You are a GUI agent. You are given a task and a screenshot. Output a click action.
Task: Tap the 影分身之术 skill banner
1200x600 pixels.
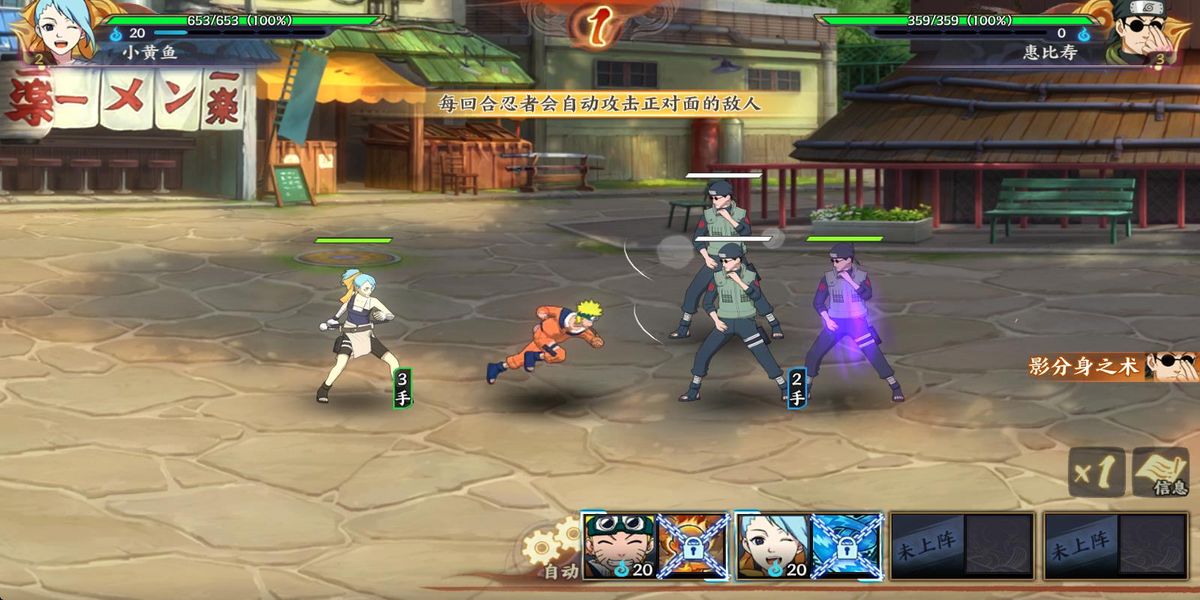point(1112,367)
